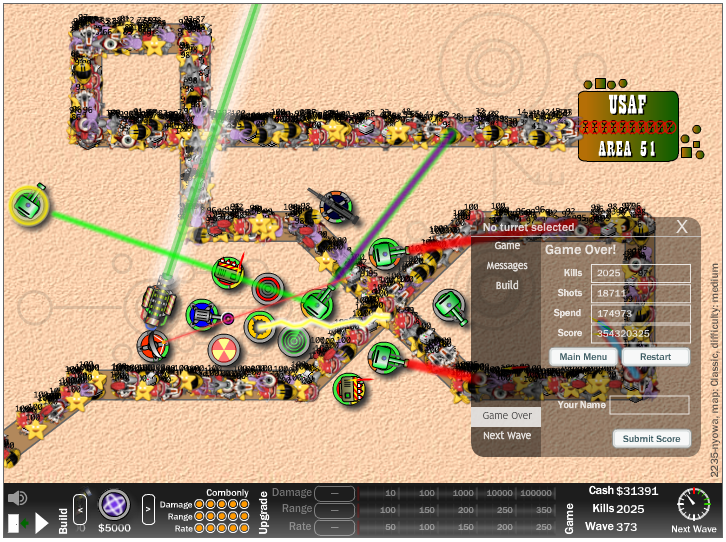
Task: Show the Build tab in the panel
Action: coord(507,285)
